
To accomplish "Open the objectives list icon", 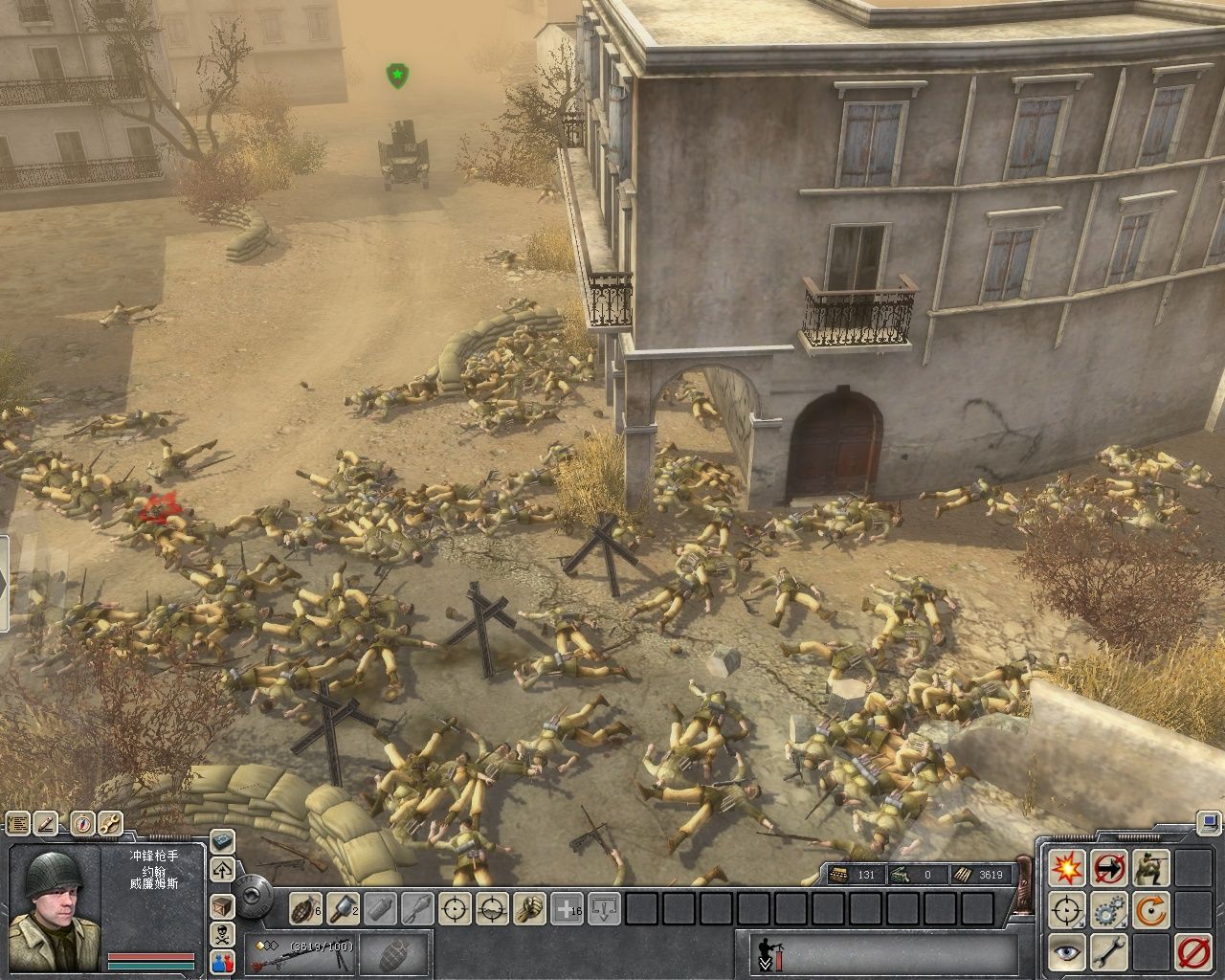I will (x=16, y=823).
